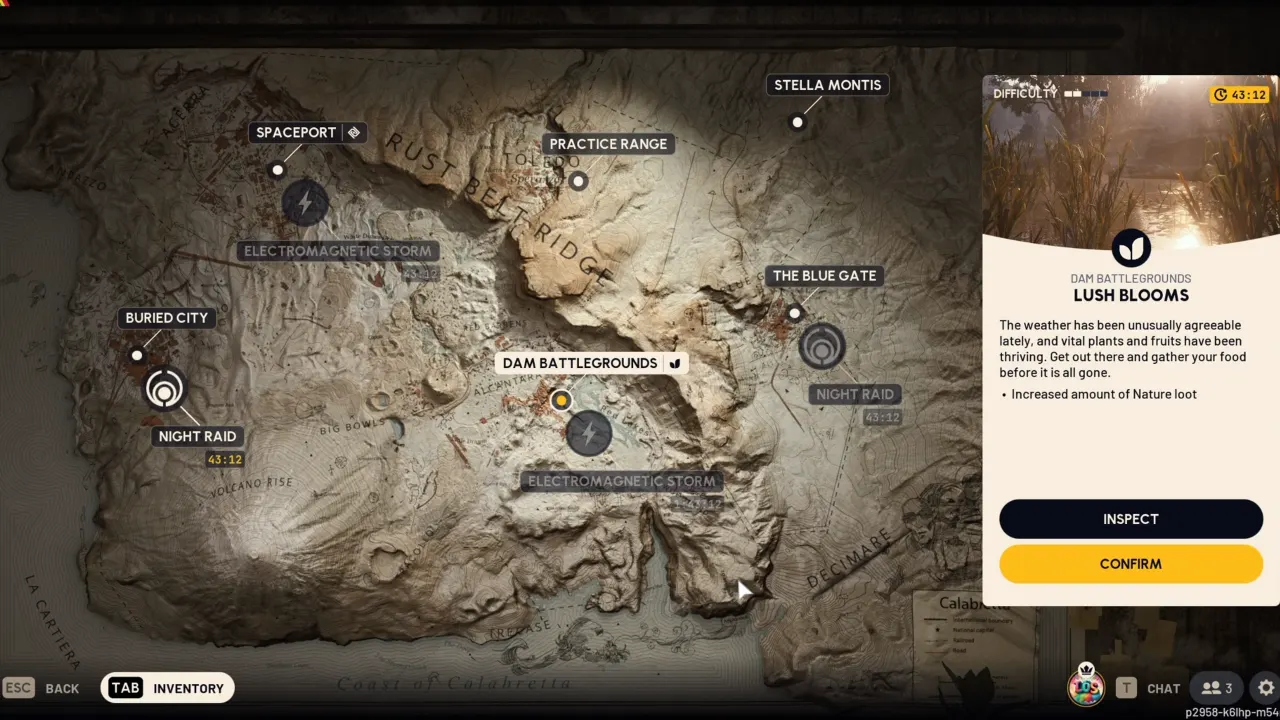This screenshot has width=1280, height=720.
Task: Open the chat panel
Action: (1149, 688)
